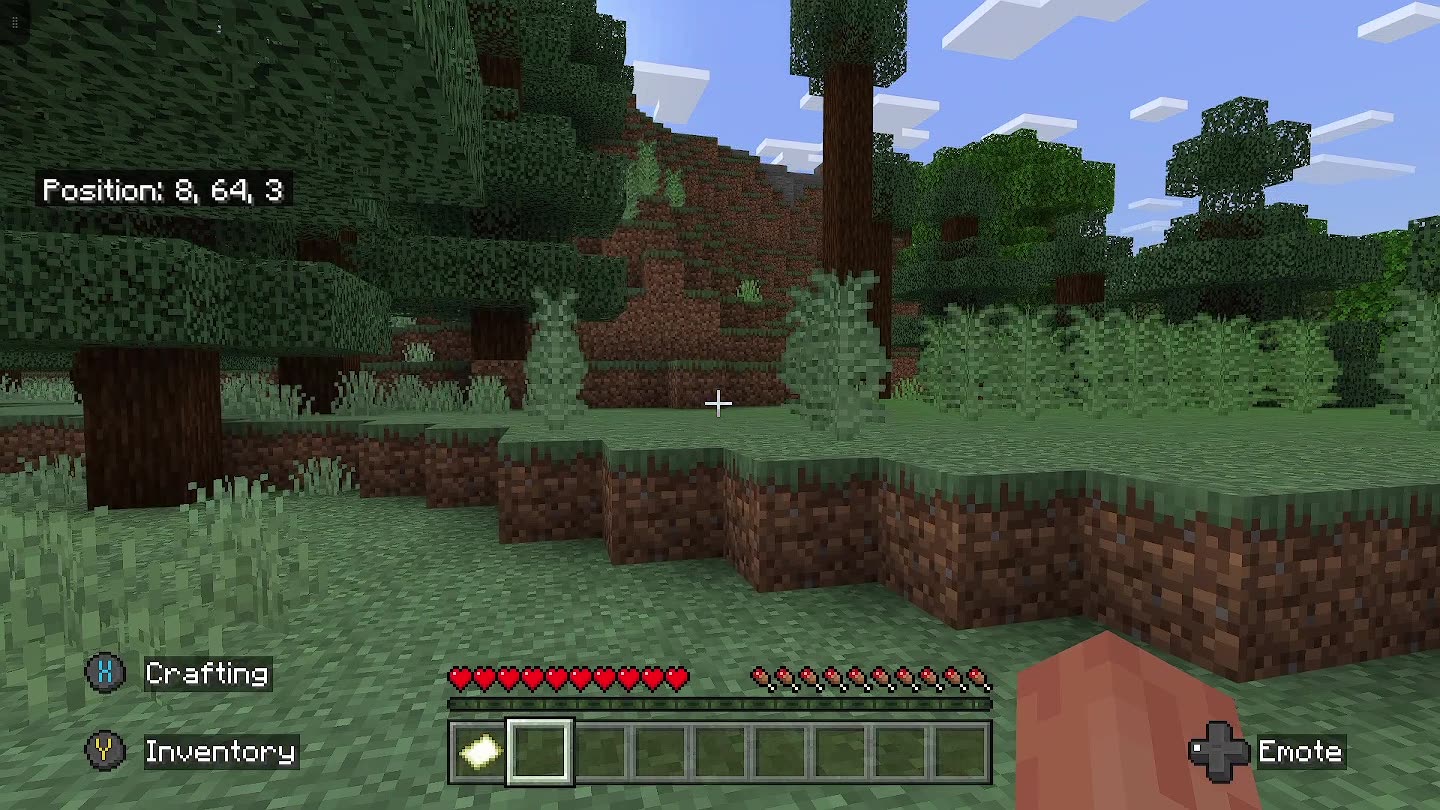Click the Emote text label
Viewport: 1440px width, 810px height.
(x=1301, y=751)
